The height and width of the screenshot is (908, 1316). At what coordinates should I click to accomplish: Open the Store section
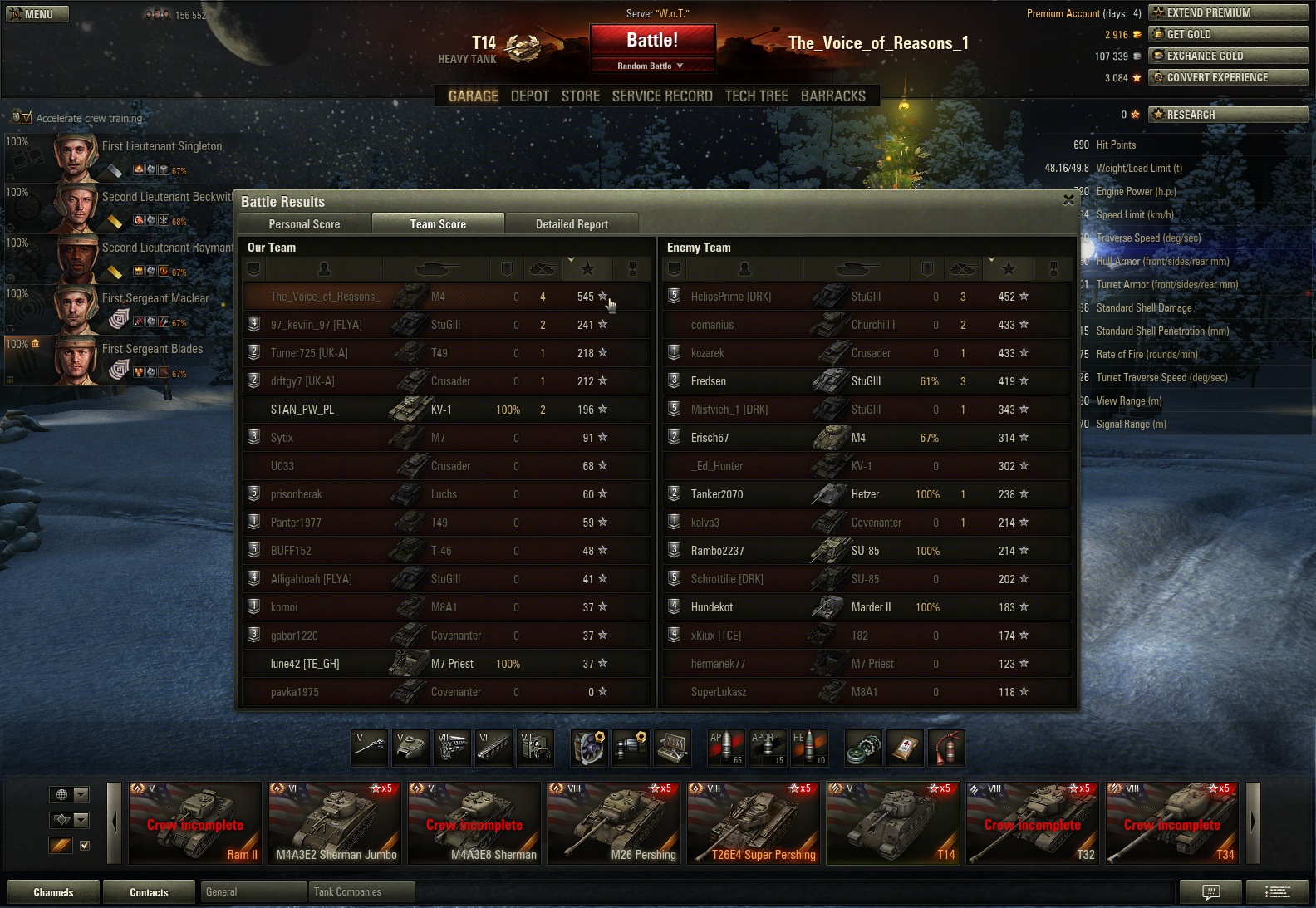tap(580, 96)
